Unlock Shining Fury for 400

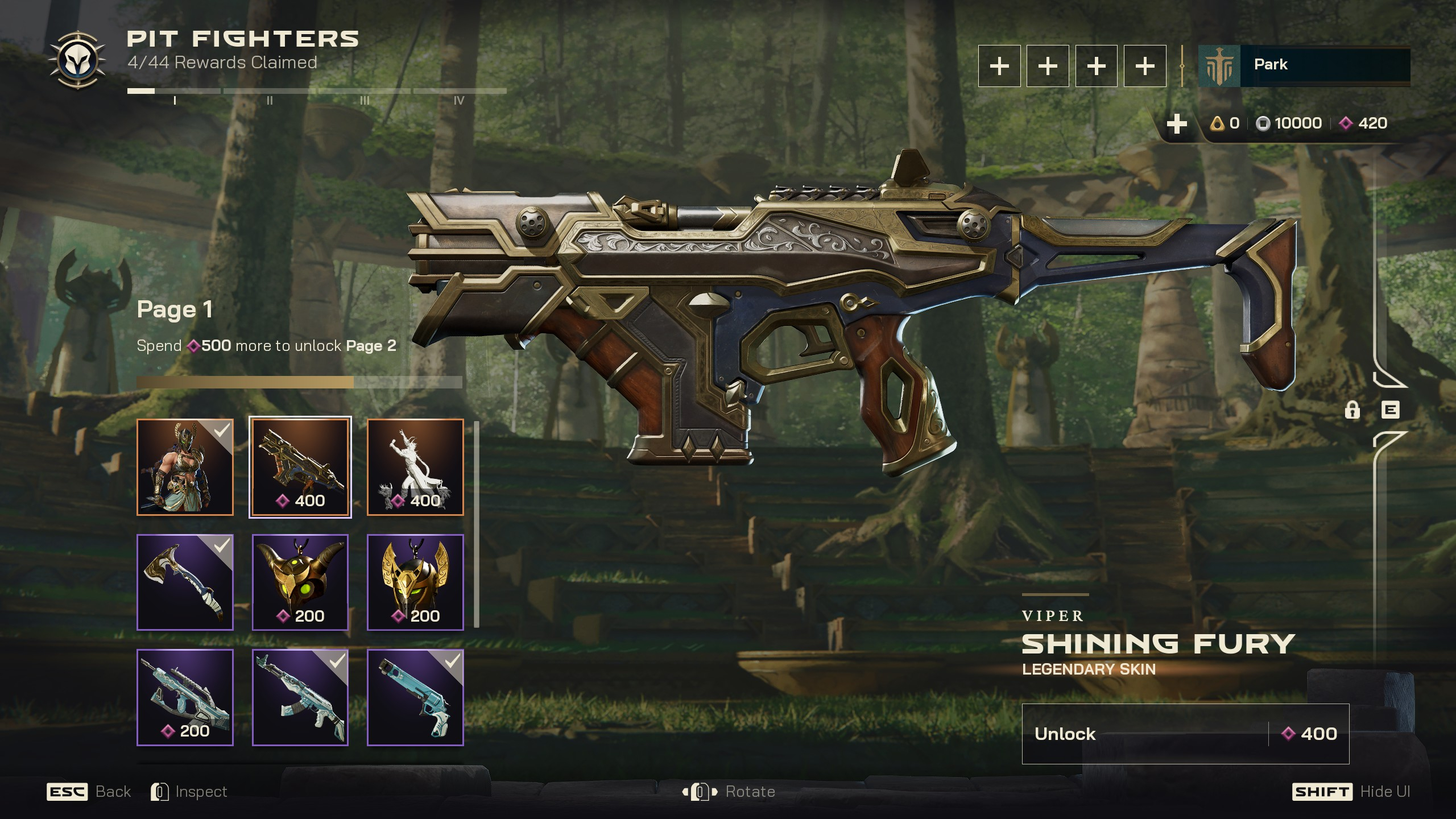point(1185,734)
